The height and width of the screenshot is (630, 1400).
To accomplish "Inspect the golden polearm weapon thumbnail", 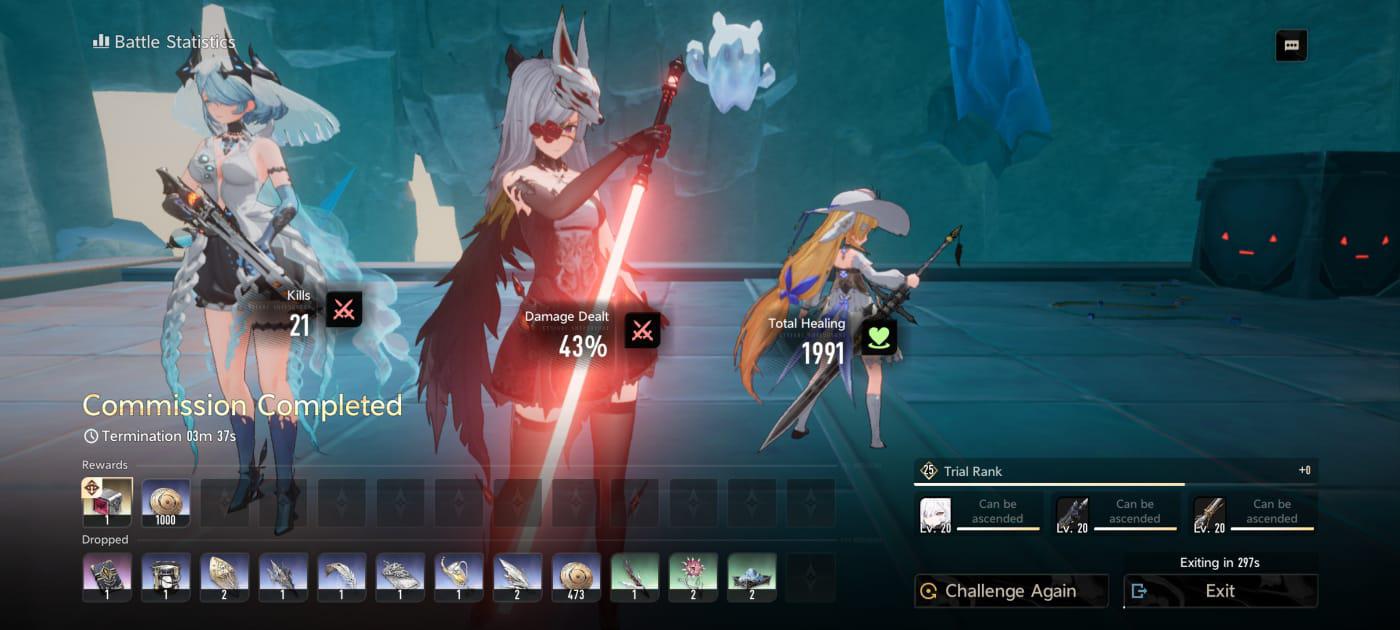I will coord(1209,513).
